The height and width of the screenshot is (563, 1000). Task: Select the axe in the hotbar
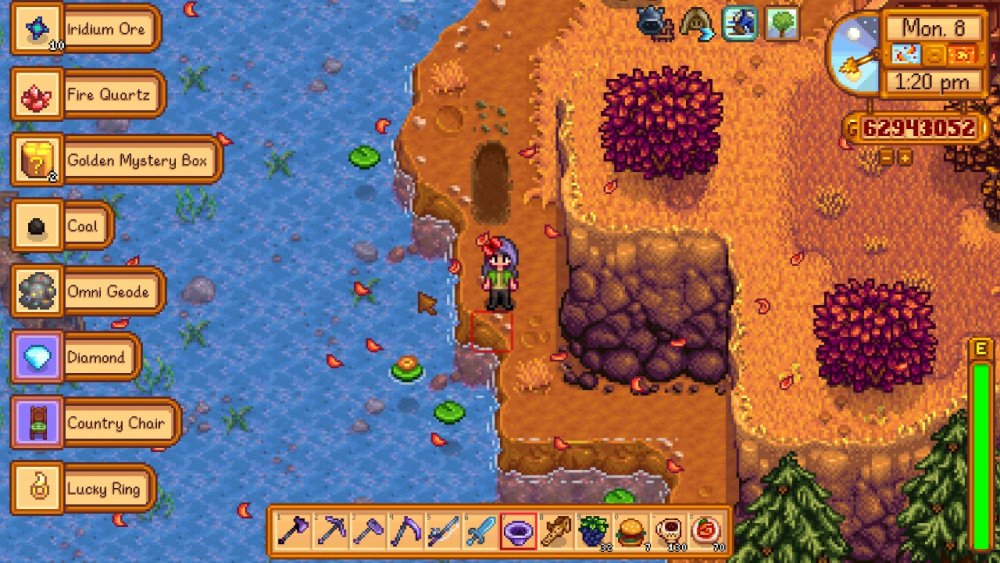point(293,531)
